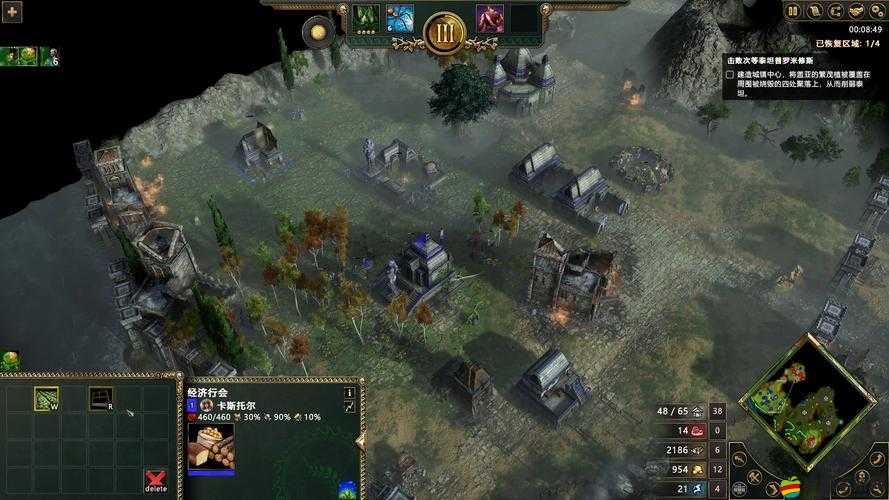Click the age III medallion

point(444,33)
